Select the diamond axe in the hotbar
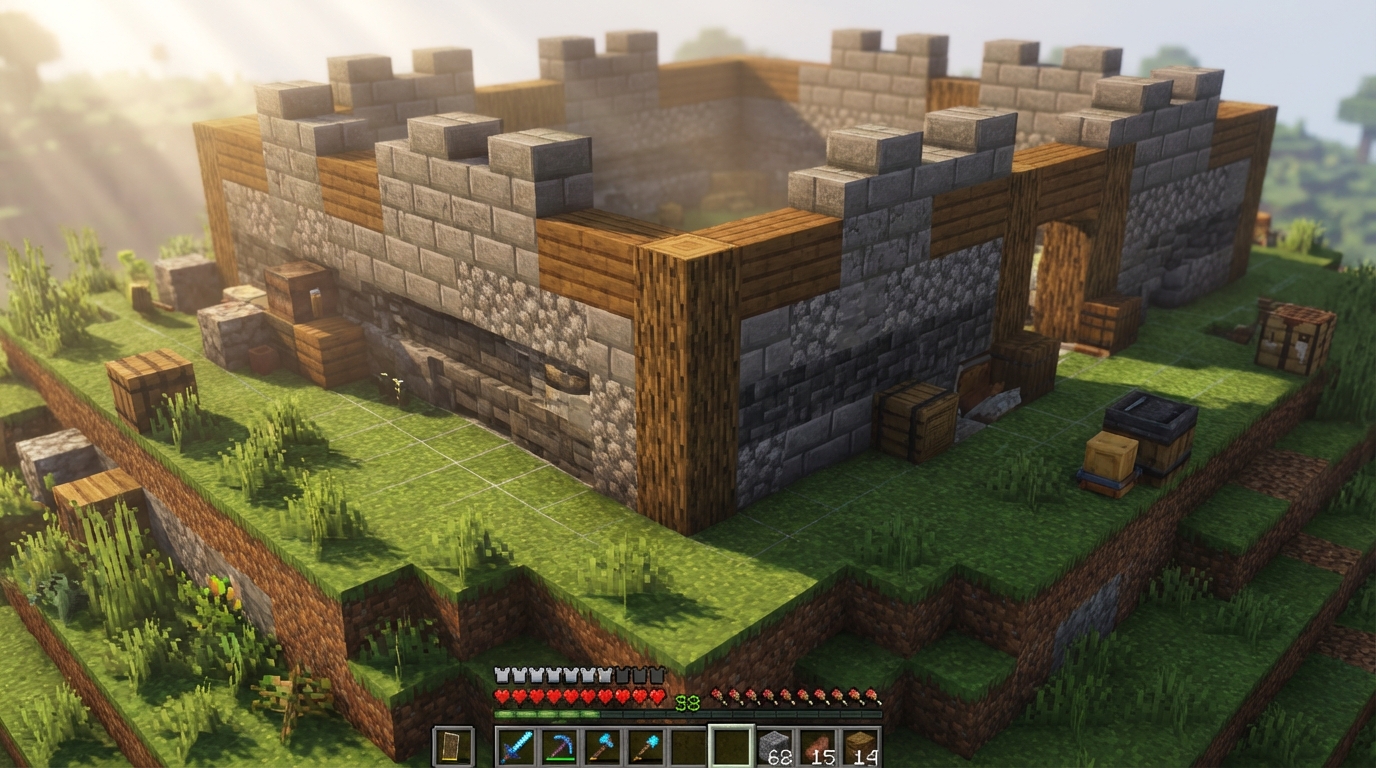 602,746
